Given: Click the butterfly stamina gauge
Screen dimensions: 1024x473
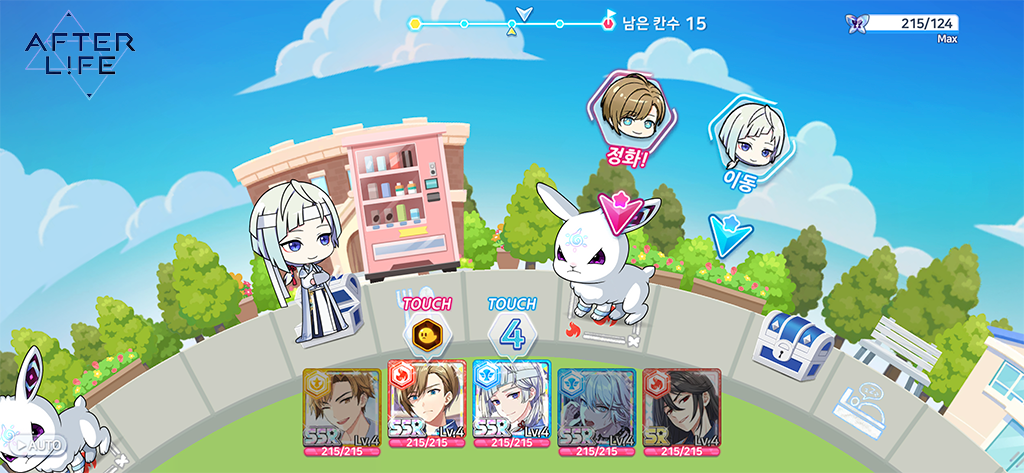Looking at the screenshot, I should pos(905,23).
